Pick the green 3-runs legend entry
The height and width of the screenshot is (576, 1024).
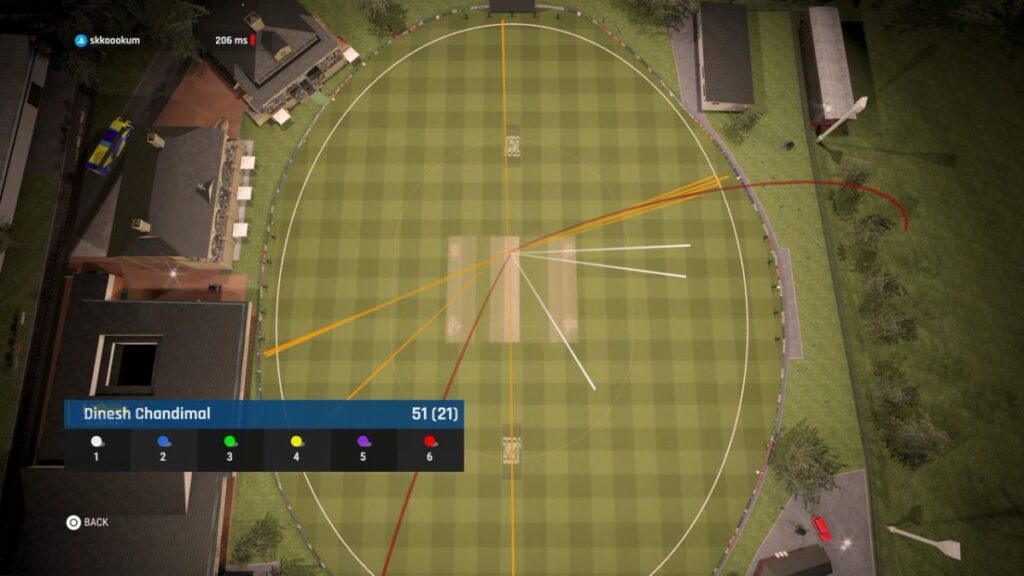point(230,448)
